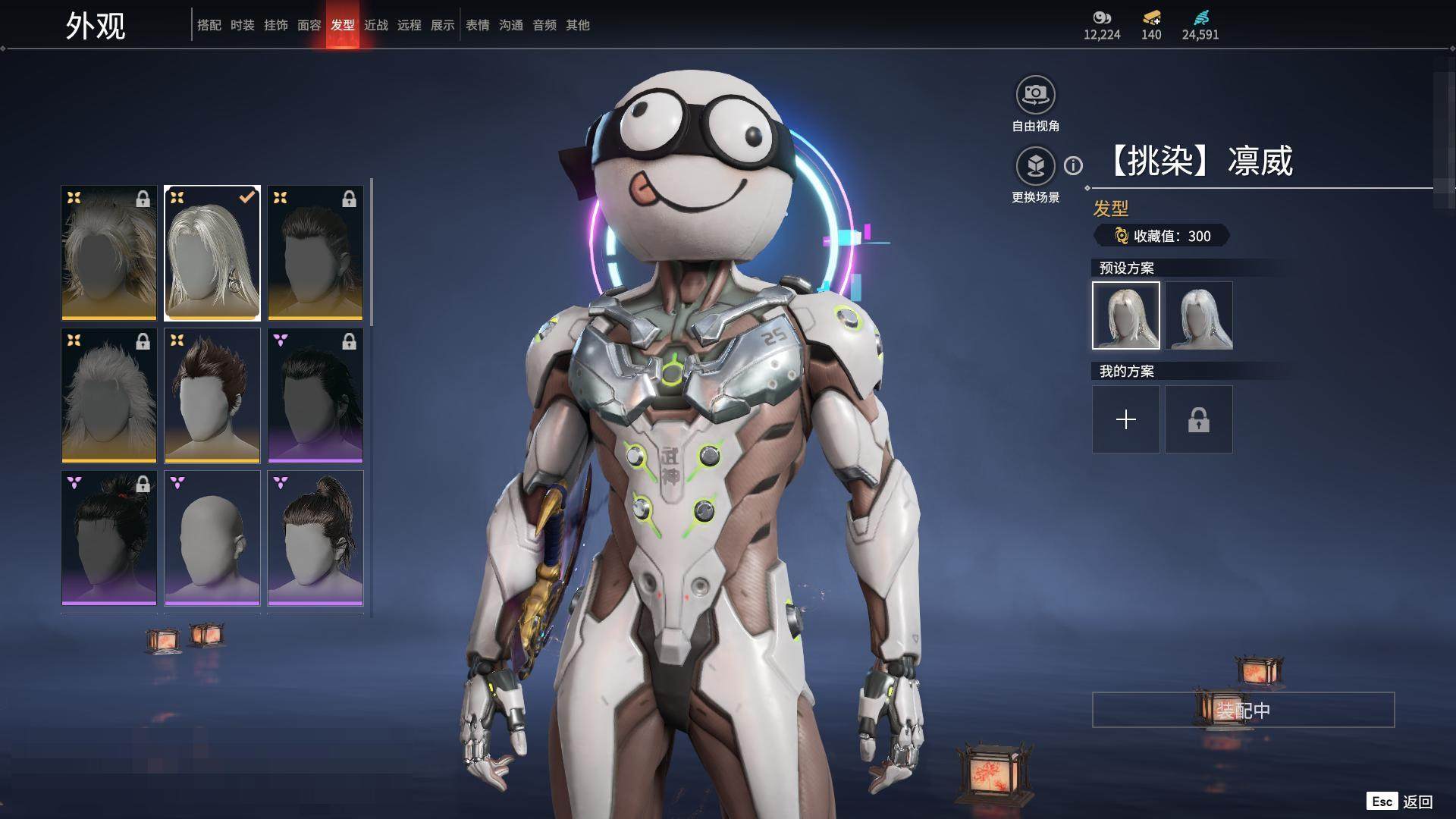Screen dimensions: 1456x819
Task: Open the 时装 outfit tab
Action: coord(243,25)
